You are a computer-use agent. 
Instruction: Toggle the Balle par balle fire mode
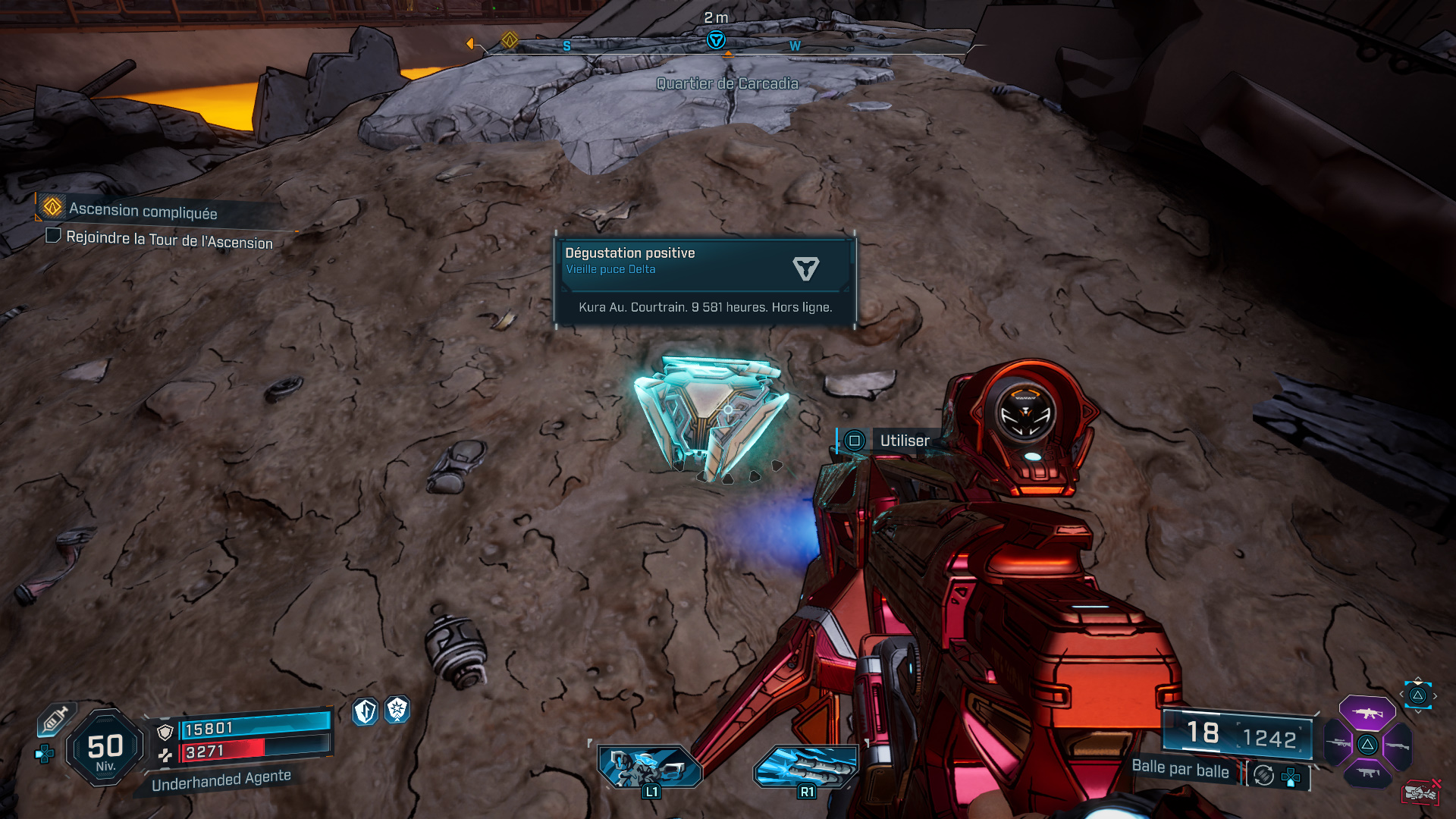coord(1263,775)
